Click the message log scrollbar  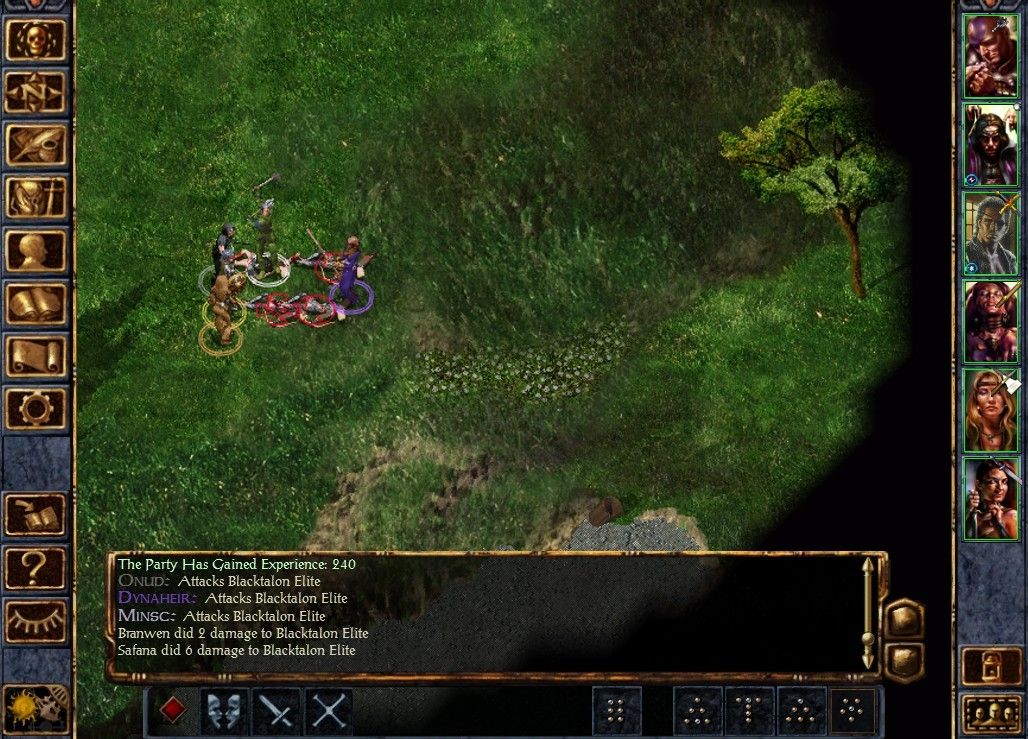[868, 613]
